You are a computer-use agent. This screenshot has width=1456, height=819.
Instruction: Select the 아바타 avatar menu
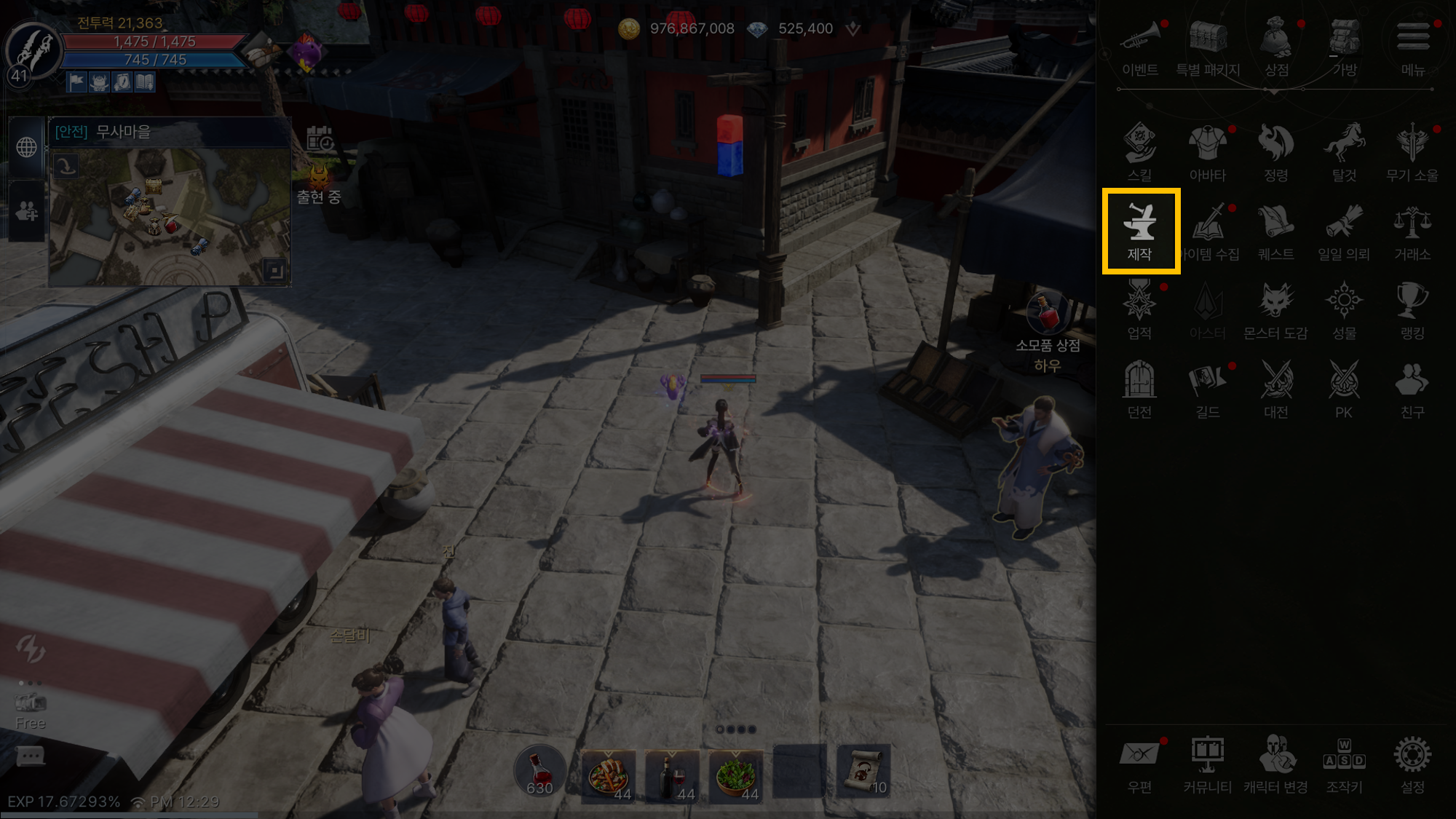(1207, 151)
